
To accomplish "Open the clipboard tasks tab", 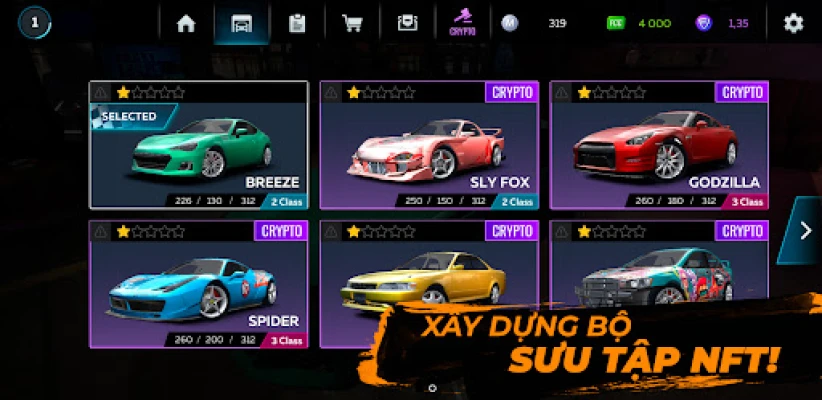I will 296,23.
